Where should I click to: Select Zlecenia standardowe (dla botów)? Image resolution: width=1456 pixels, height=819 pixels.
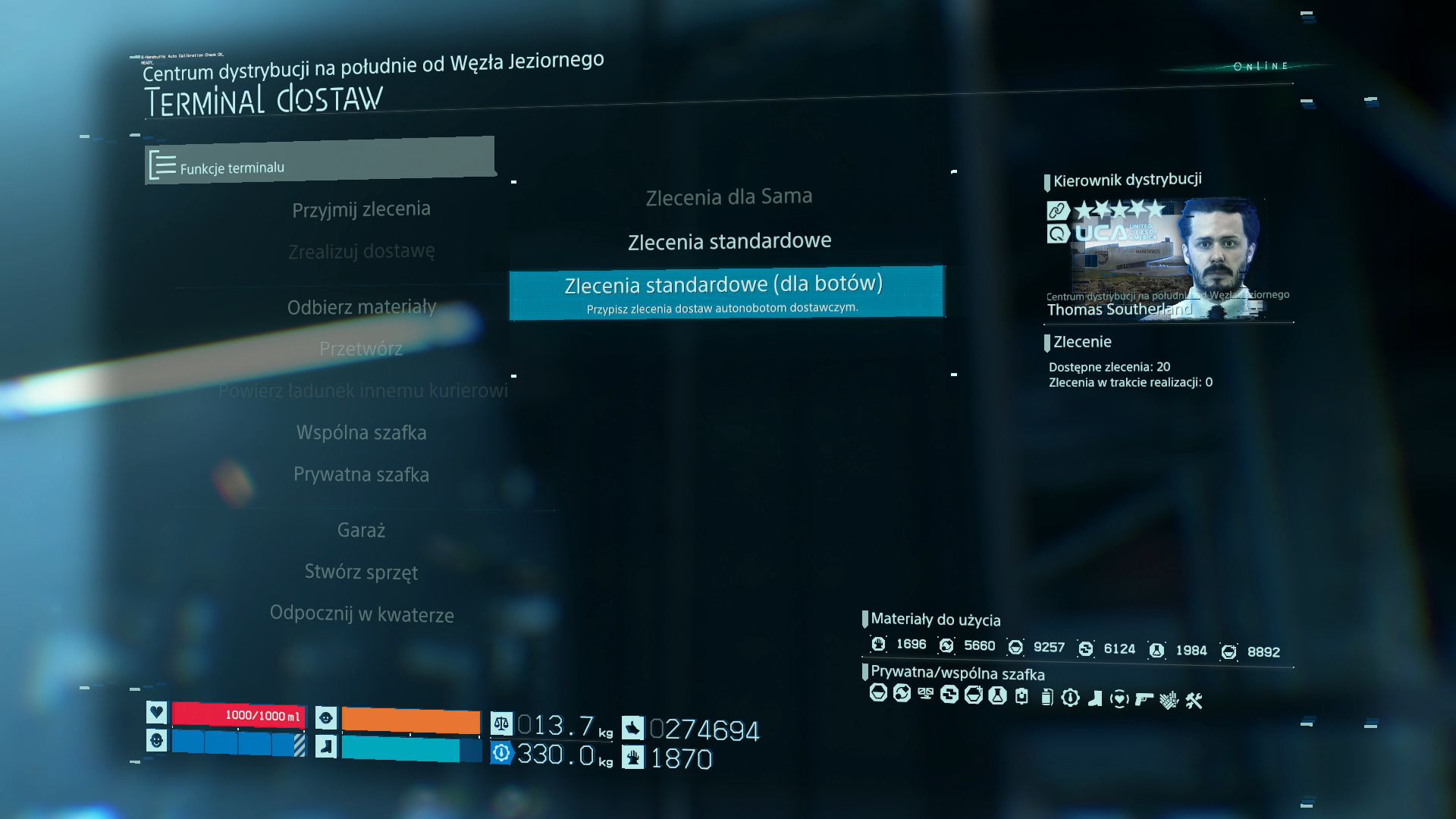[726, 292]
